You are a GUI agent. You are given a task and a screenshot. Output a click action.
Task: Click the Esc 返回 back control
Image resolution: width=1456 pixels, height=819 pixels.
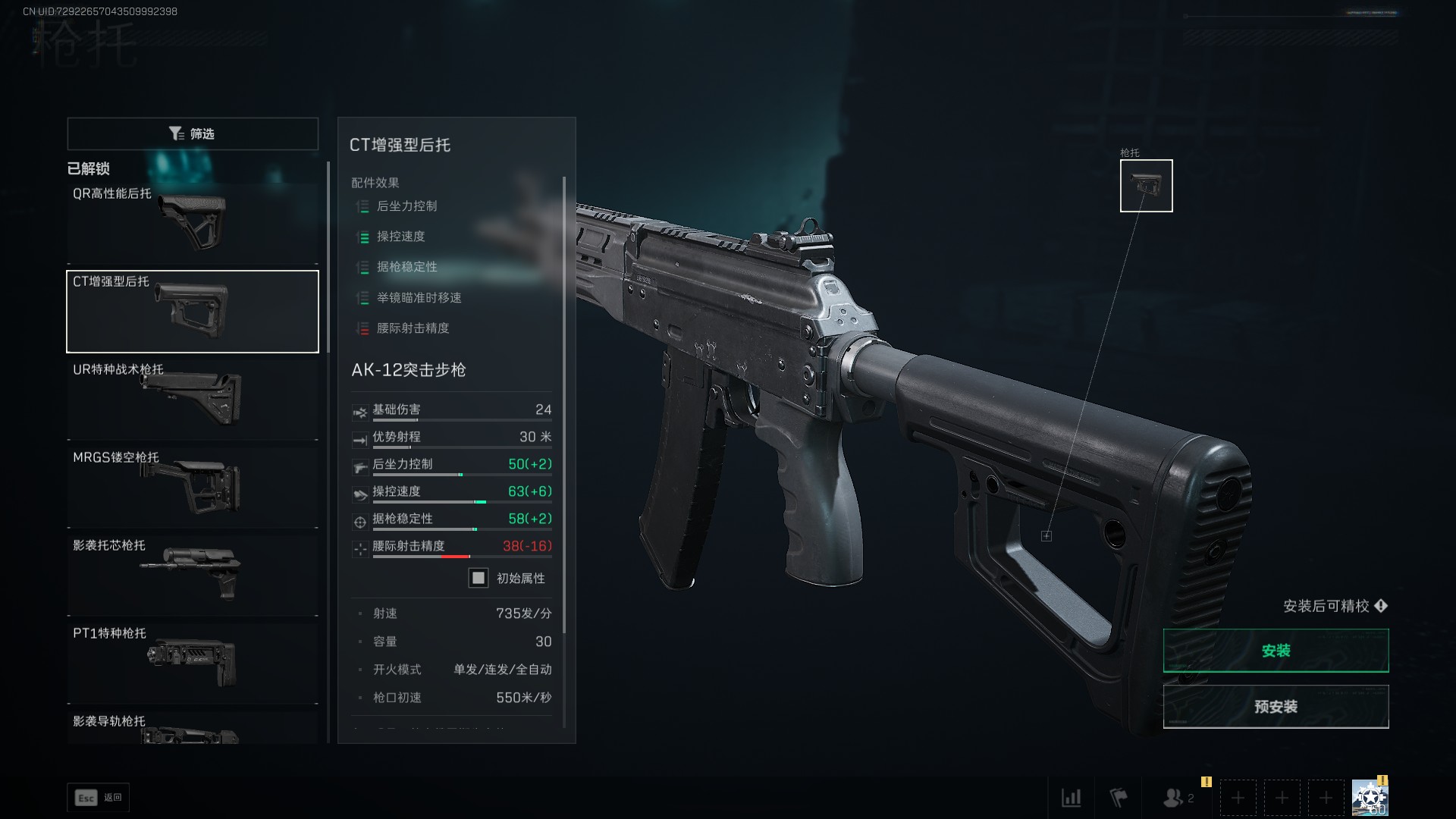99,797
